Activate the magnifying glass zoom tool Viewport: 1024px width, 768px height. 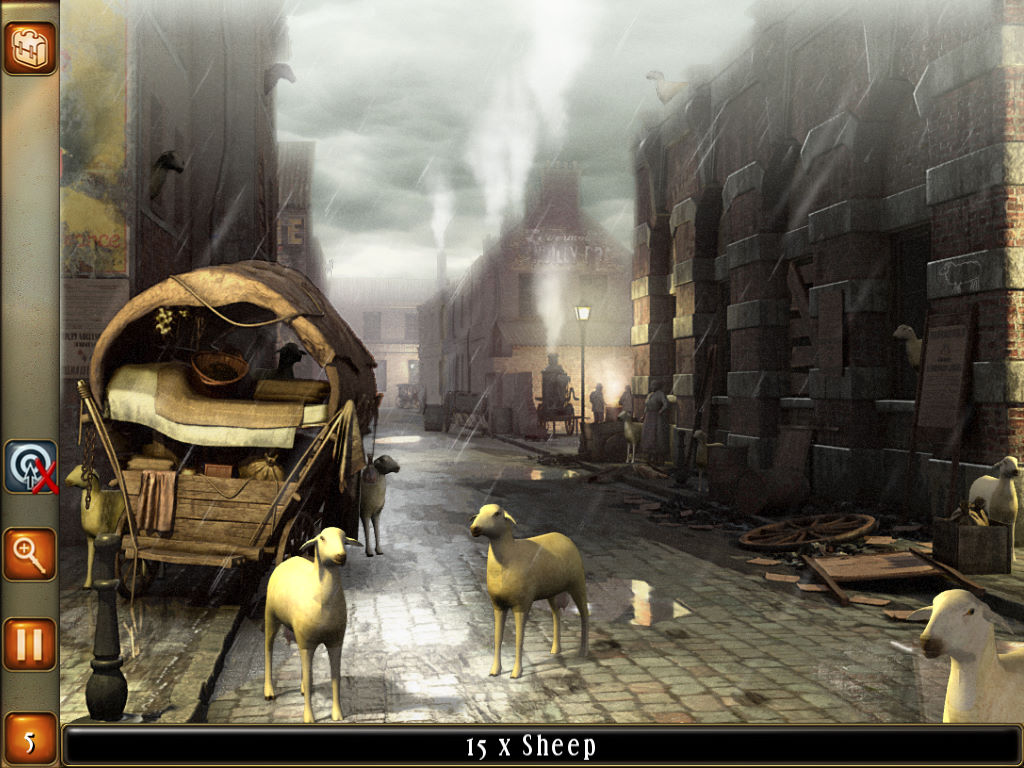29,554
